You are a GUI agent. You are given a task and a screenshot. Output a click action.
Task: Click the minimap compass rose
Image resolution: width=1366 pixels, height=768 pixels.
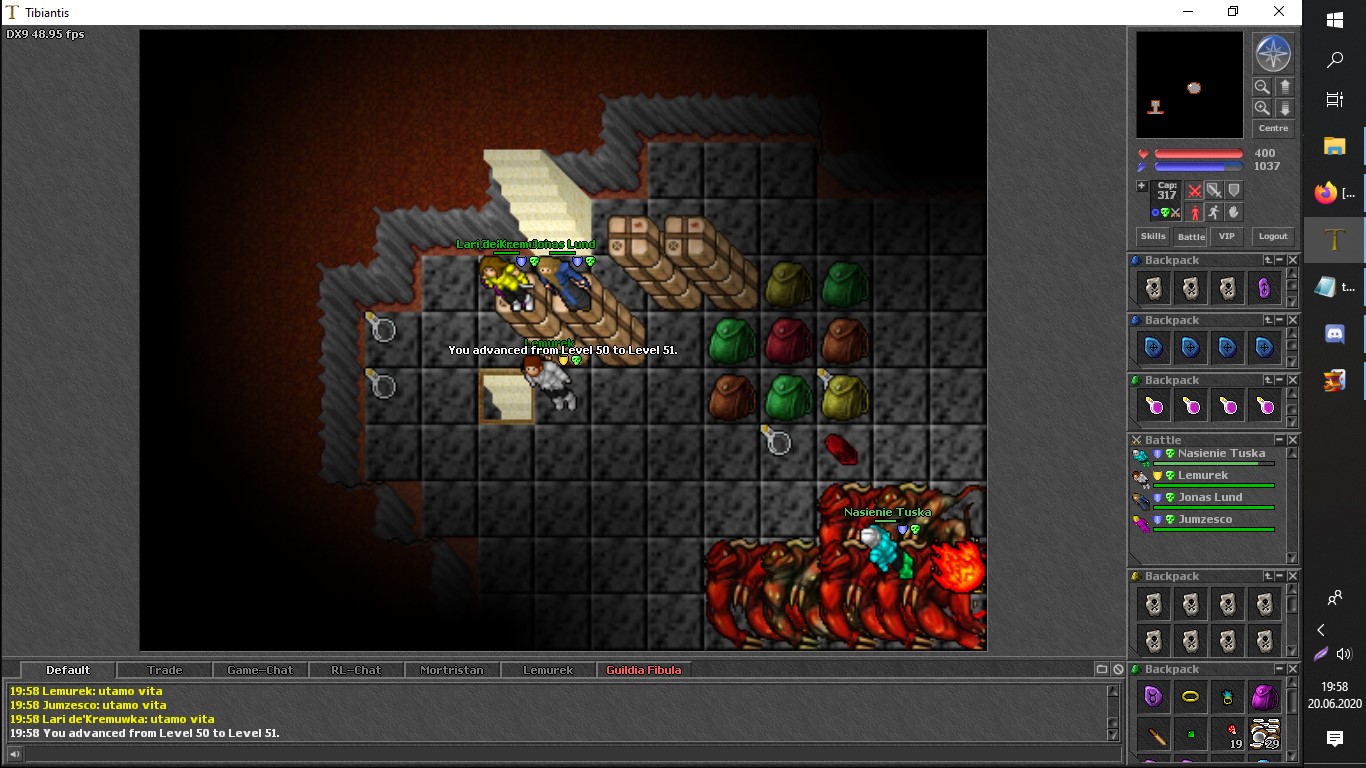(x=1273, y=54)
